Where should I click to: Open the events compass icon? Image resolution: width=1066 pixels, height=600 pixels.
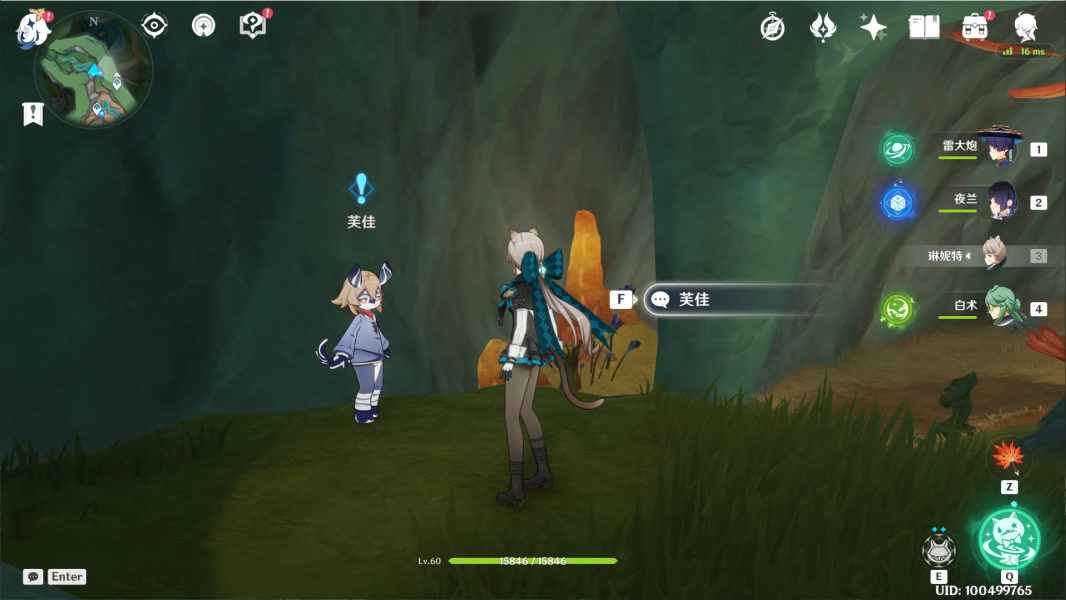click(x=772, y=27)
